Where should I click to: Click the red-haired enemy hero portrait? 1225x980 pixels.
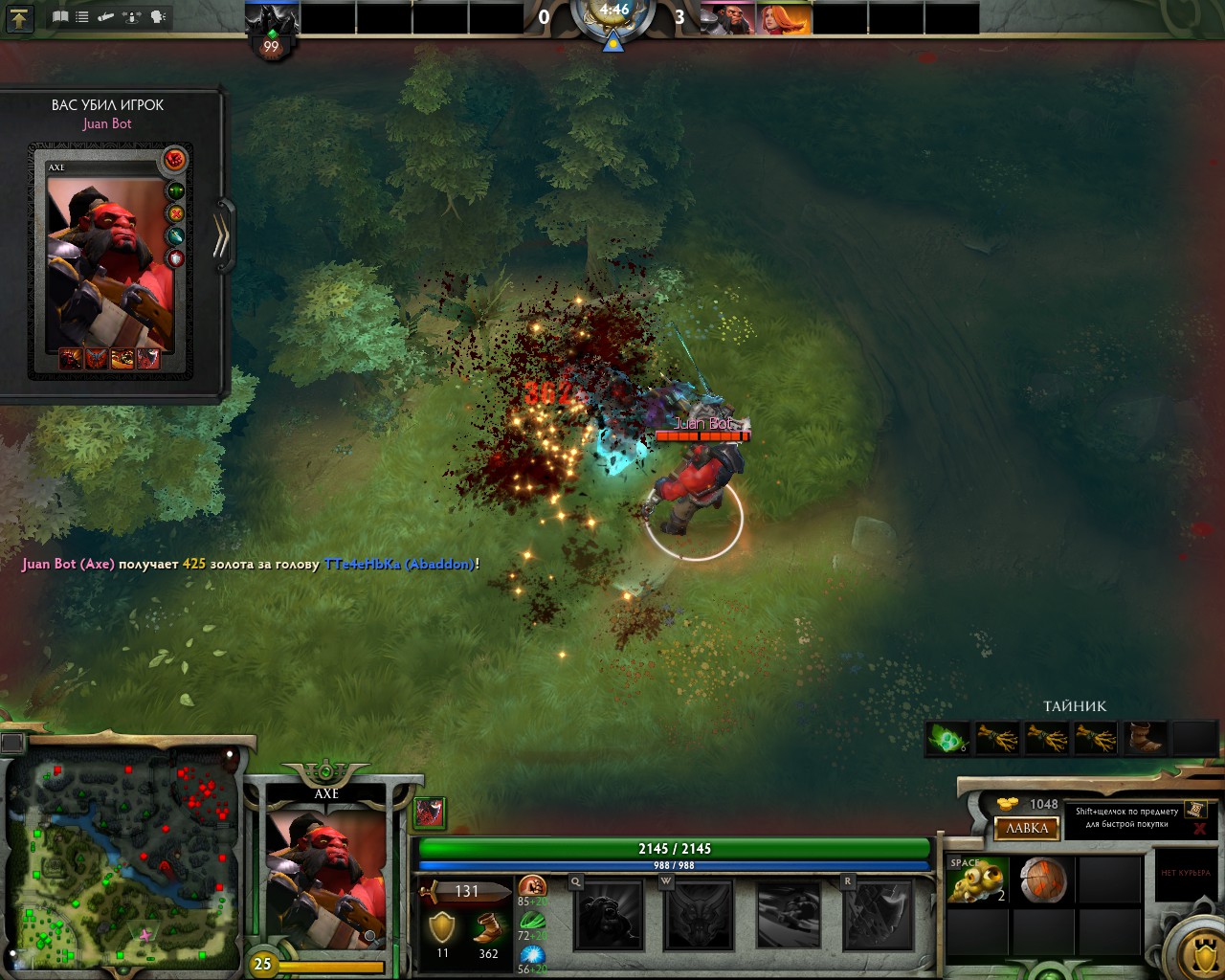783,18
